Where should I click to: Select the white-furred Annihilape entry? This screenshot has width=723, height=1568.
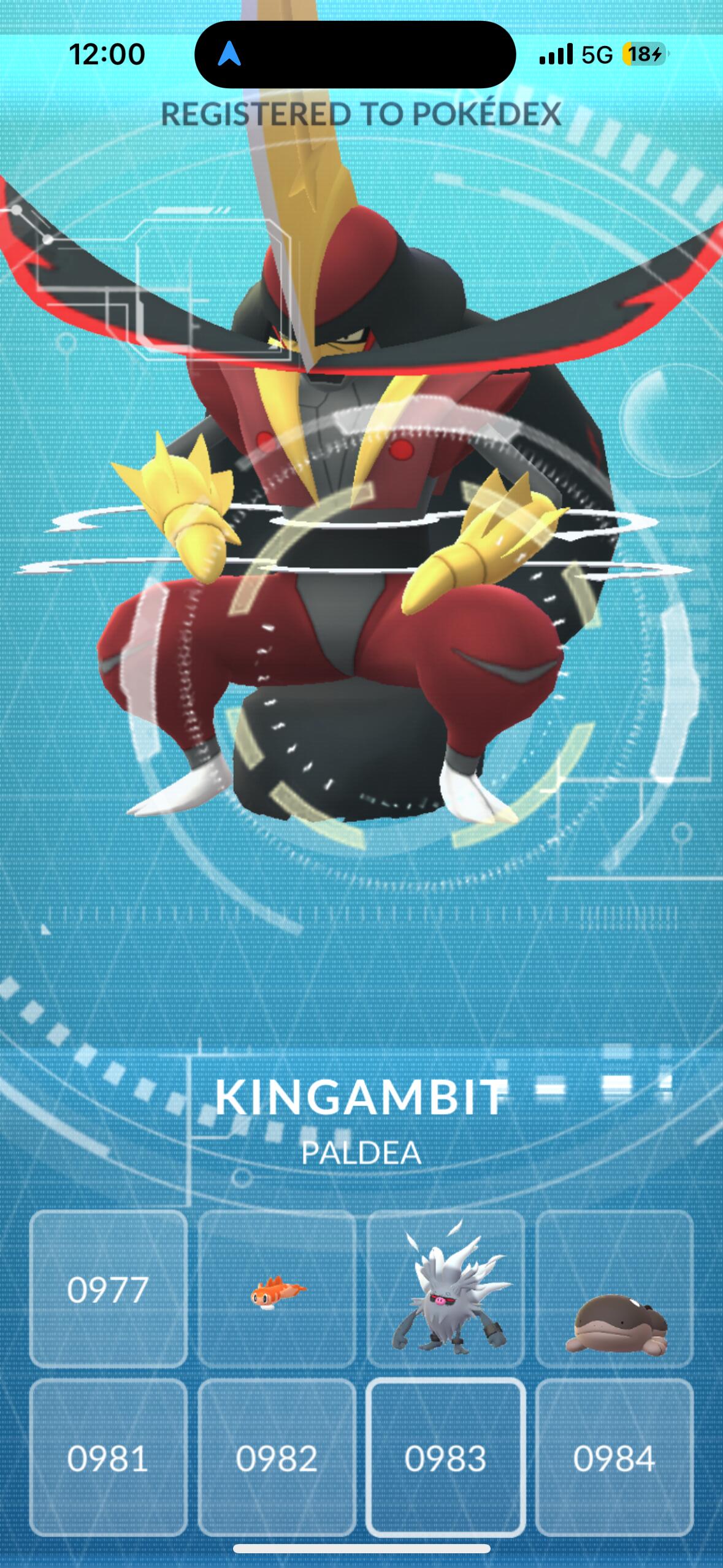pos(446,1289)
